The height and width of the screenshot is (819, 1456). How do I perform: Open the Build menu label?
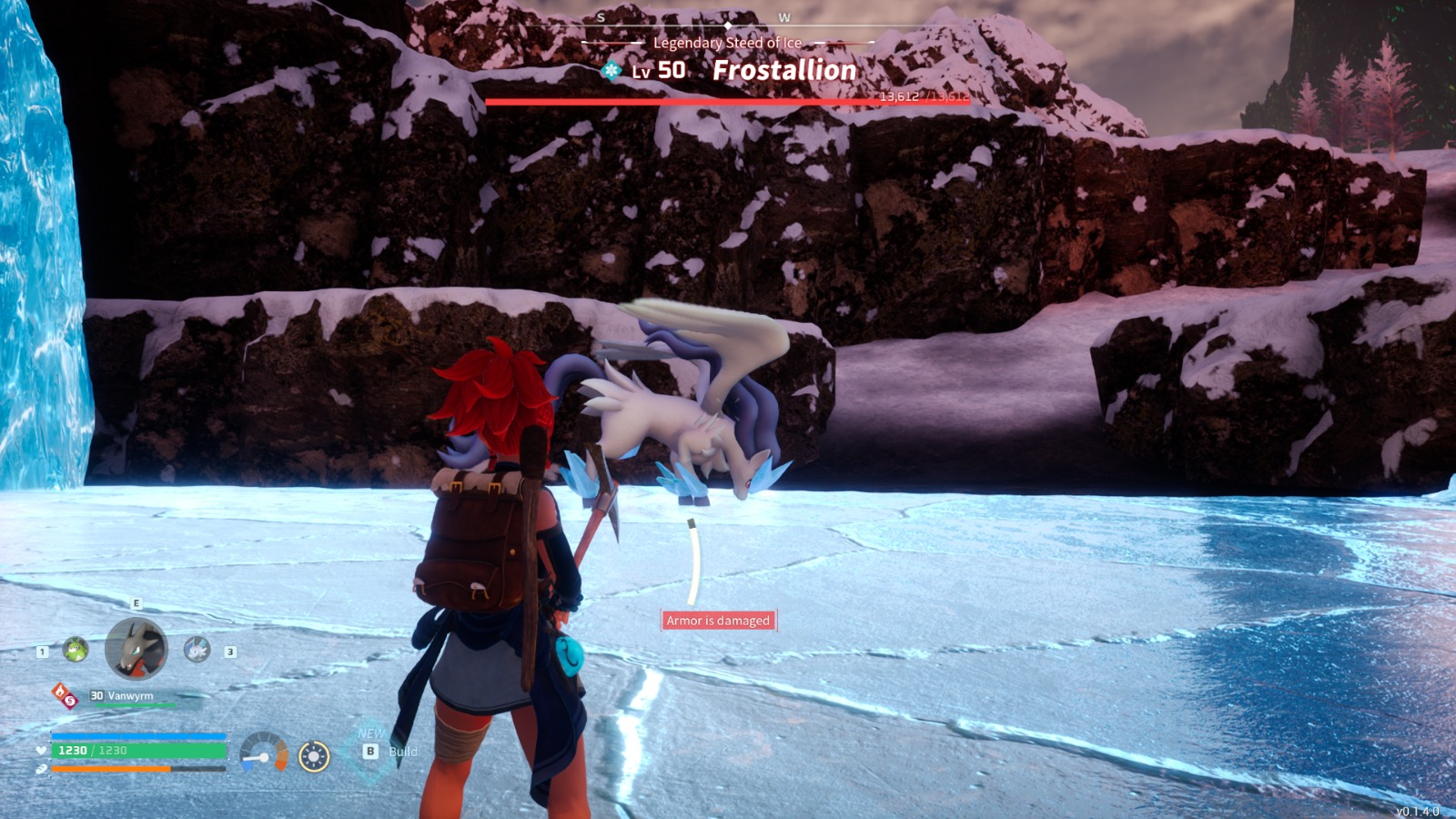402,752
